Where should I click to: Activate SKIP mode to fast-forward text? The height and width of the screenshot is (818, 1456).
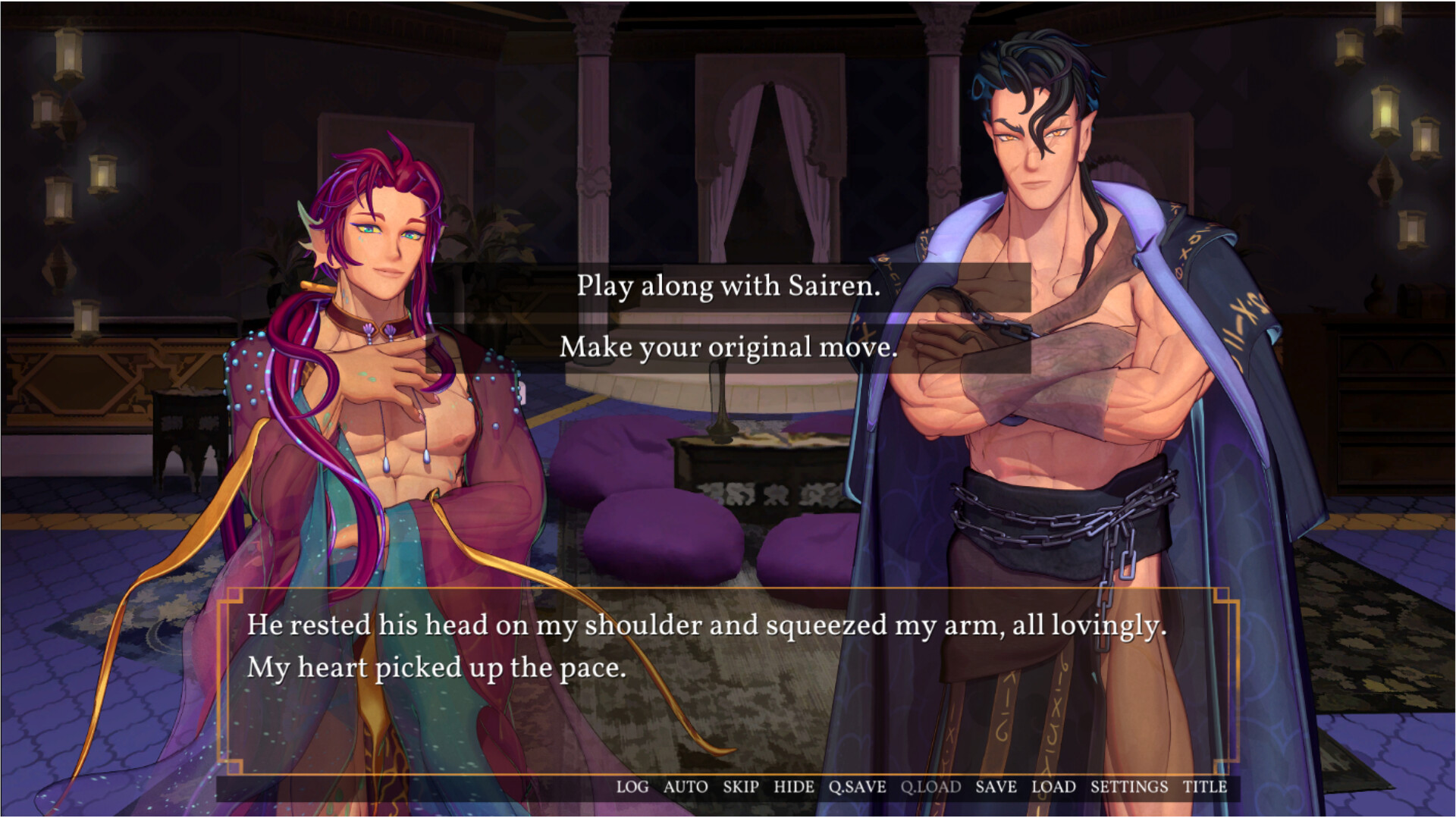(x=739, y=787)
